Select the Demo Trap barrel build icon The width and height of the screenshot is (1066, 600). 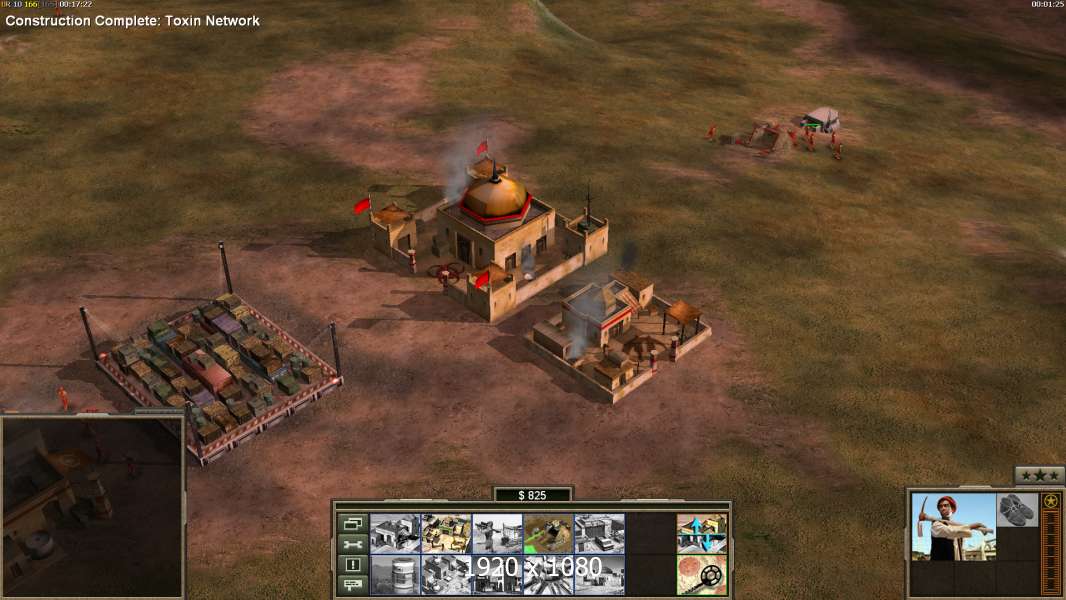(x=395, y=575)
